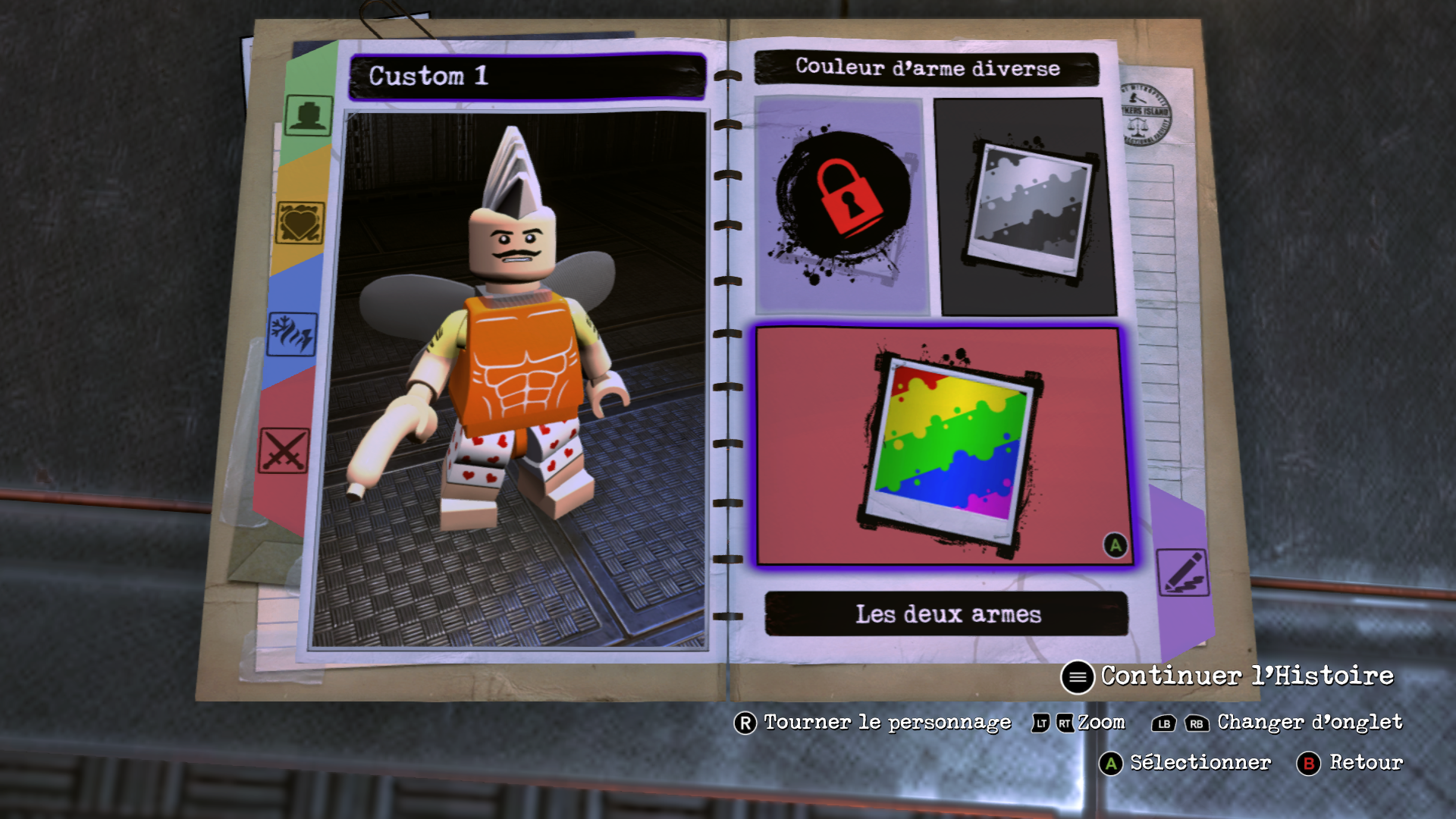
Task: Open the character silhouette tab
Action: click(308, 115)
